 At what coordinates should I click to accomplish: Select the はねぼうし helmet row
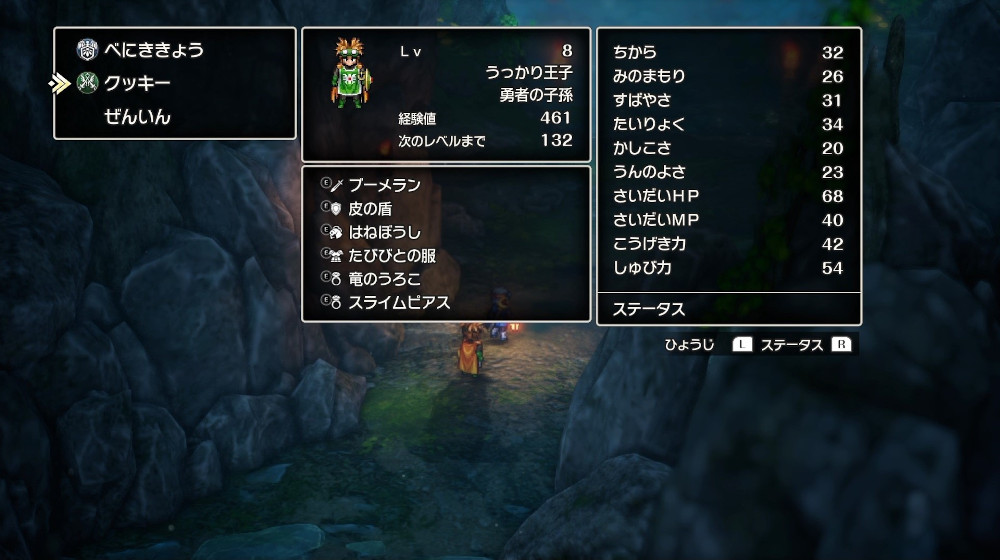coord(384,232)
